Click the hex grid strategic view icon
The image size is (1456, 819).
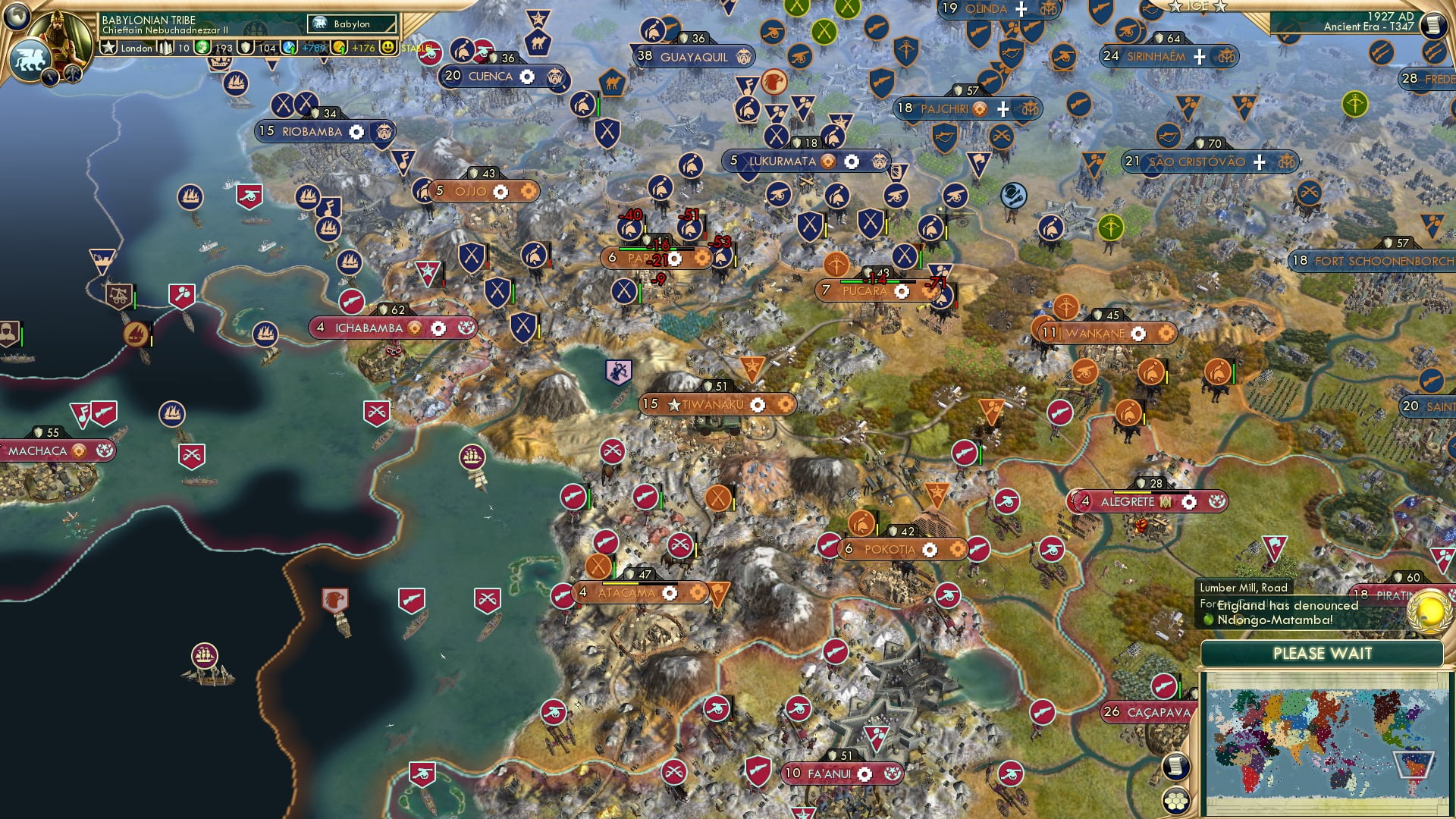(1175, 800)
